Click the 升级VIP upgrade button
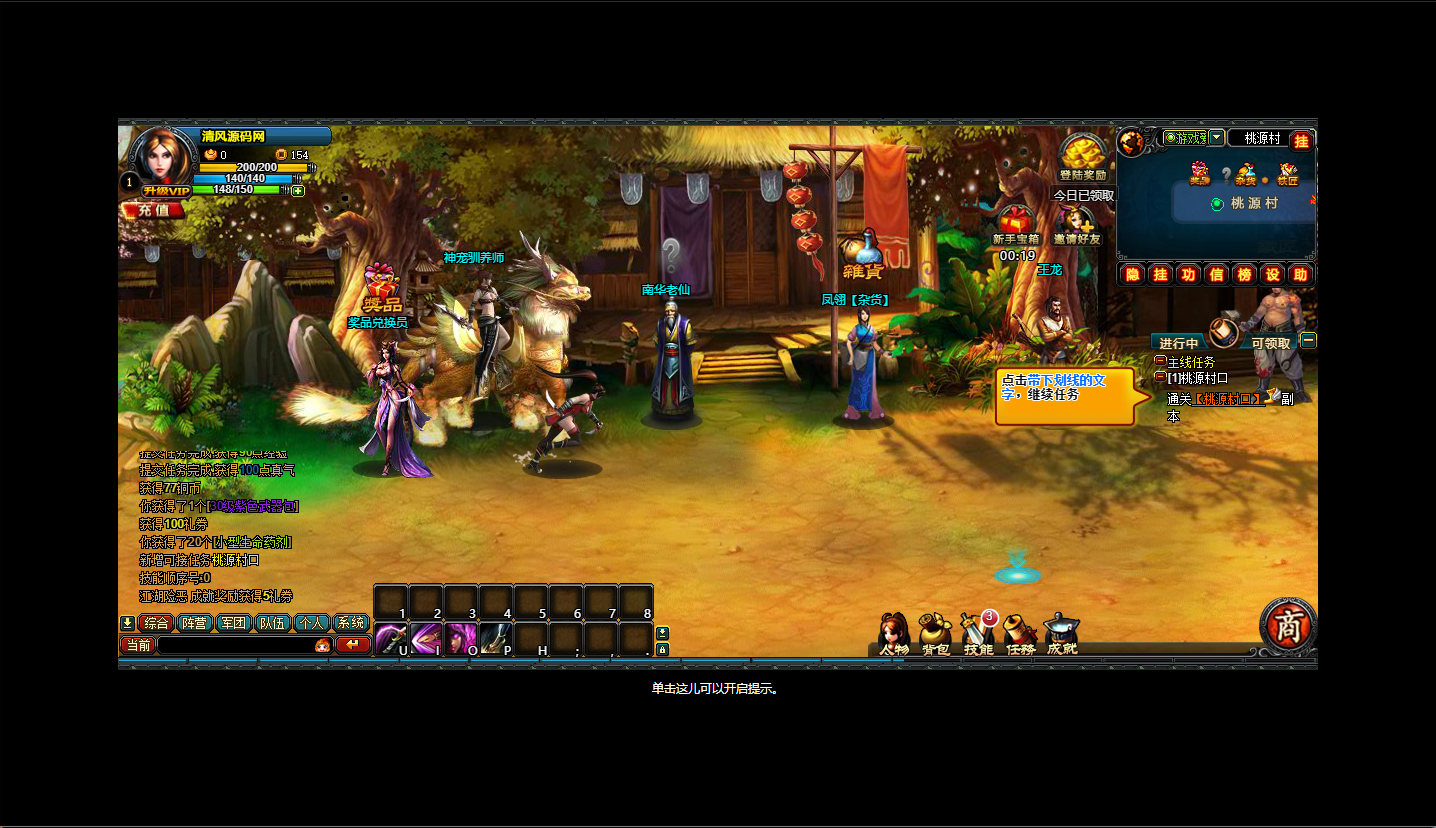 click(165, 191)
